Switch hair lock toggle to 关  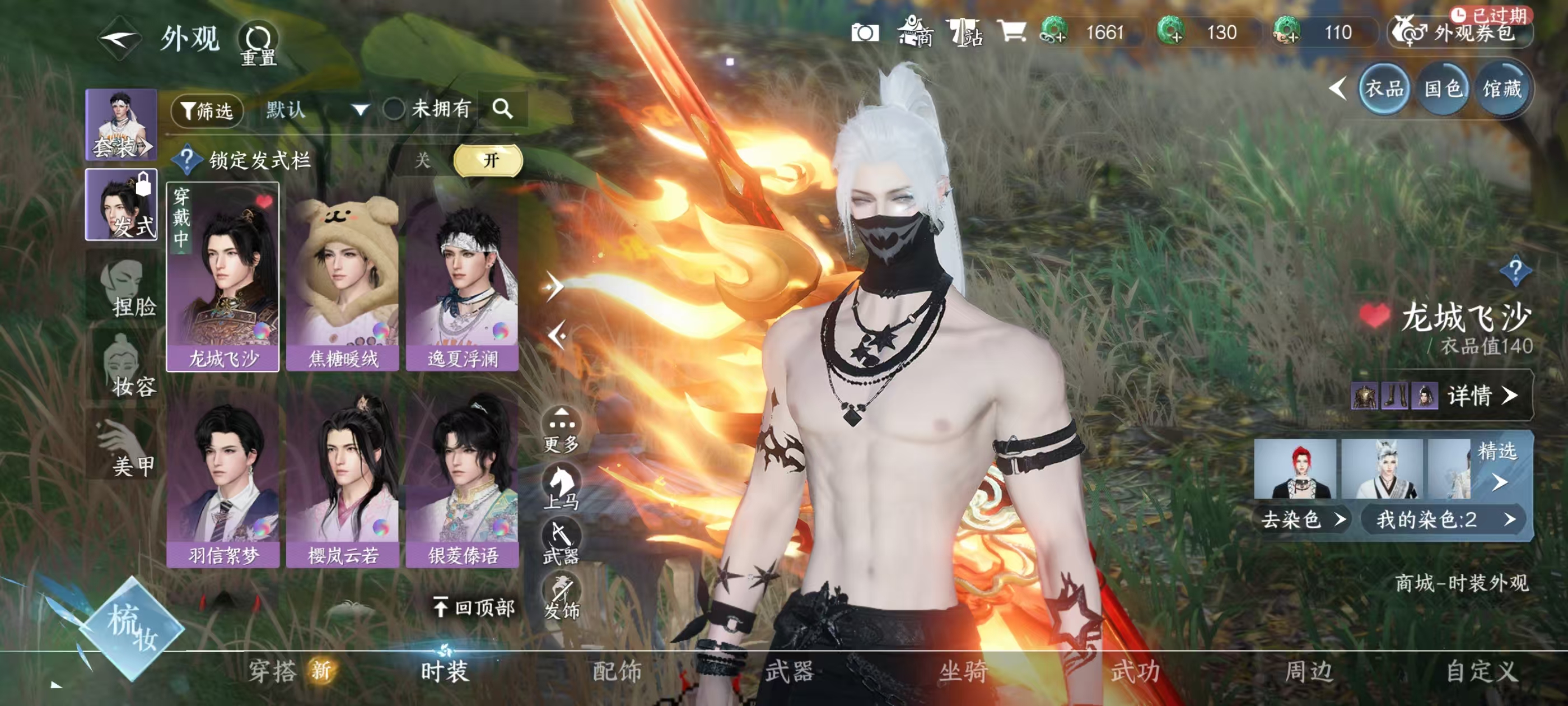click(x=422, y=161)
